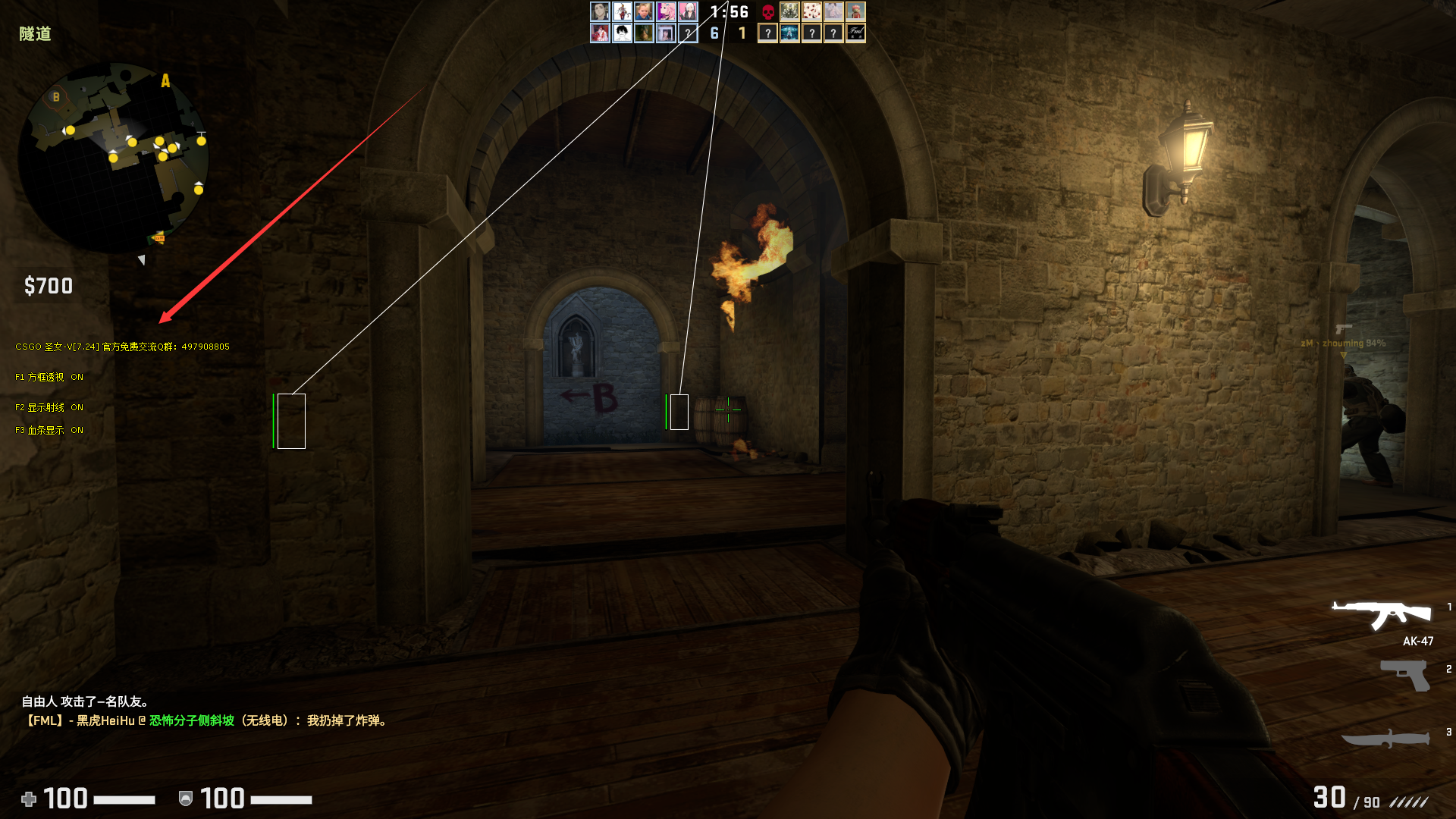The width and height of the screenshot is (1456, 819).
Task: Select the B bombsite marker on radar
Action: (x=55, y=97)
